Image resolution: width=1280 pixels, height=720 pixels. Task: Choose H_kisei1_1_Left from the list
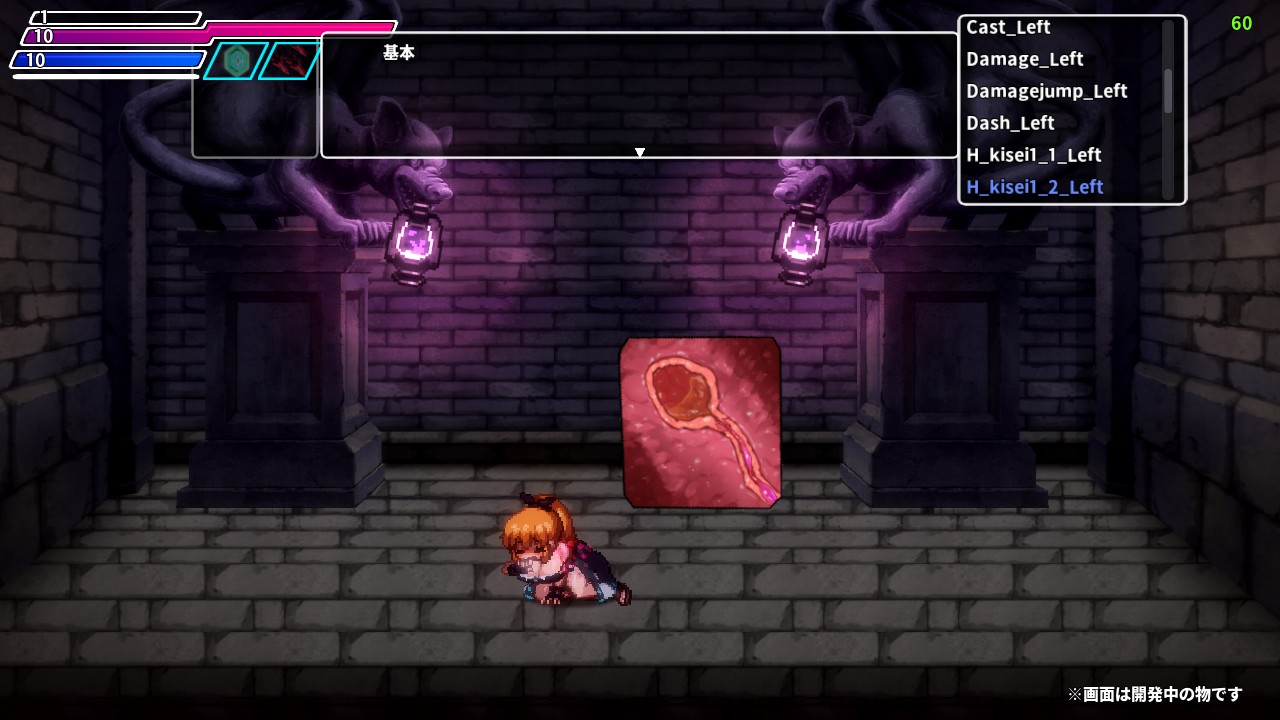(x=1033, y=156)
